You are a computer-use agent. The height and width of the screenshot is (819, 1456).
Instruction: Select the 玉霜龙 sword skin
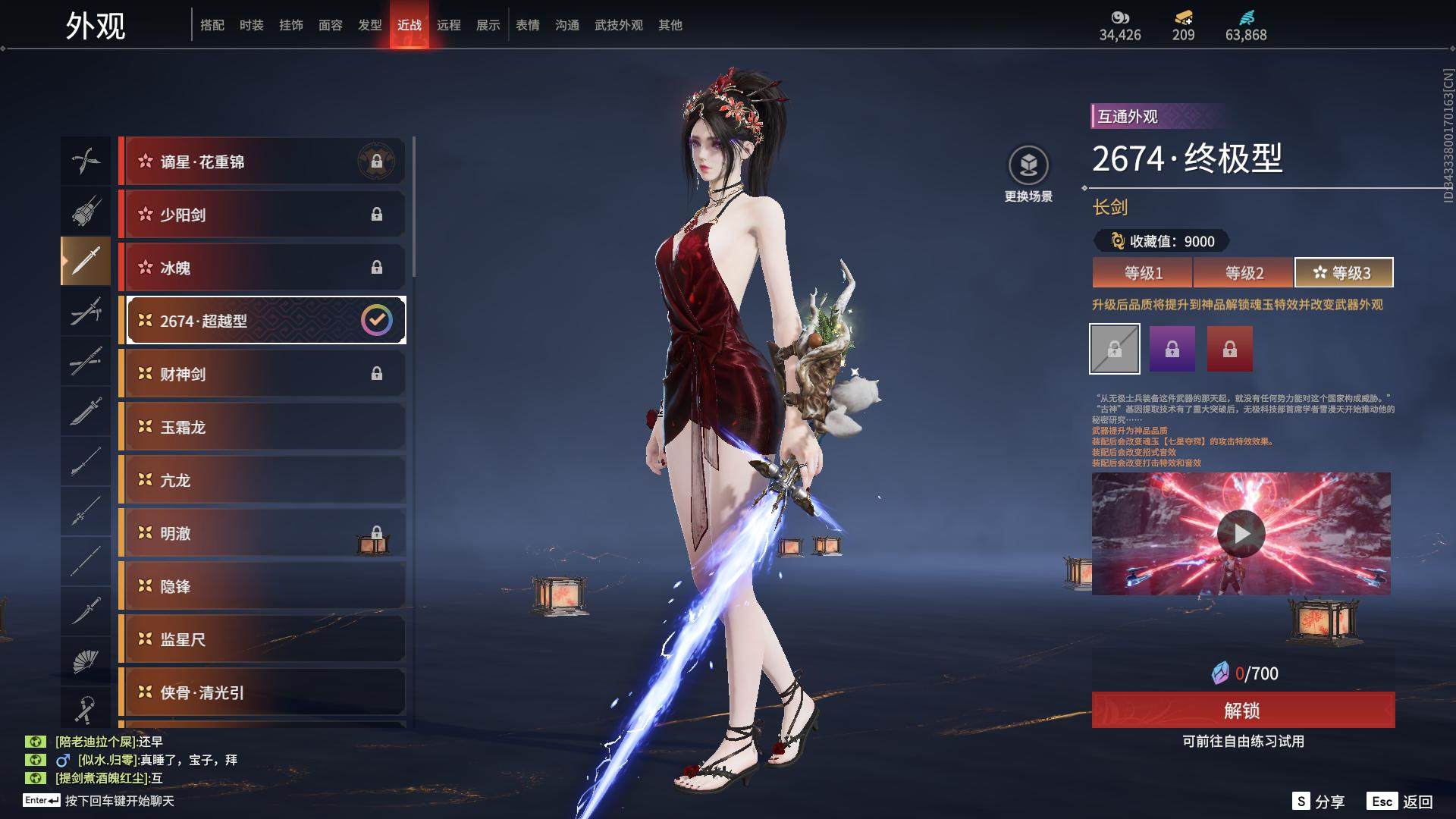(262, 427)
